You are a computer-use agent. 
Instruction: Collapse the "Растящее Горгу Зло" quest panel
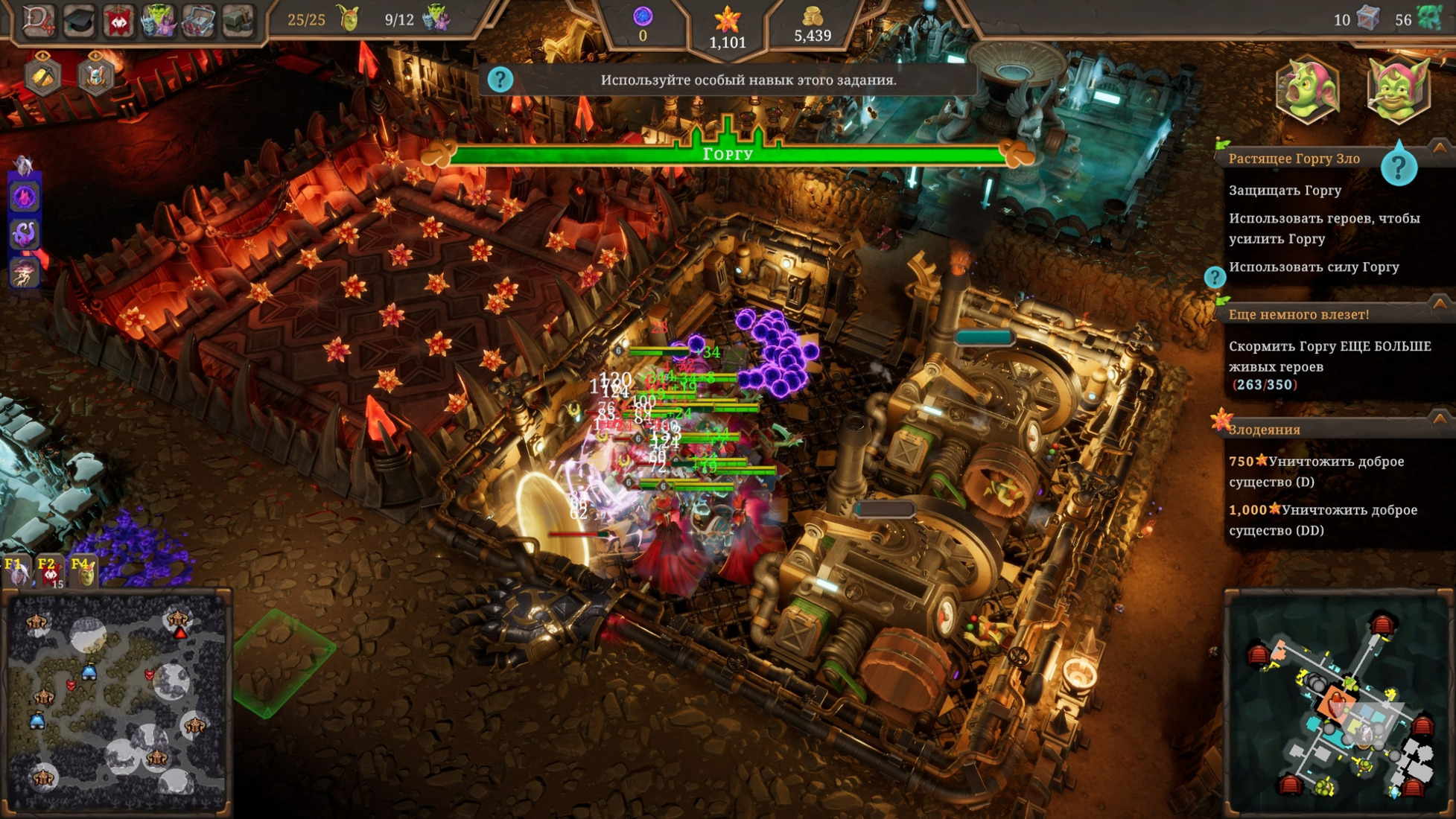click(1440, 148)
